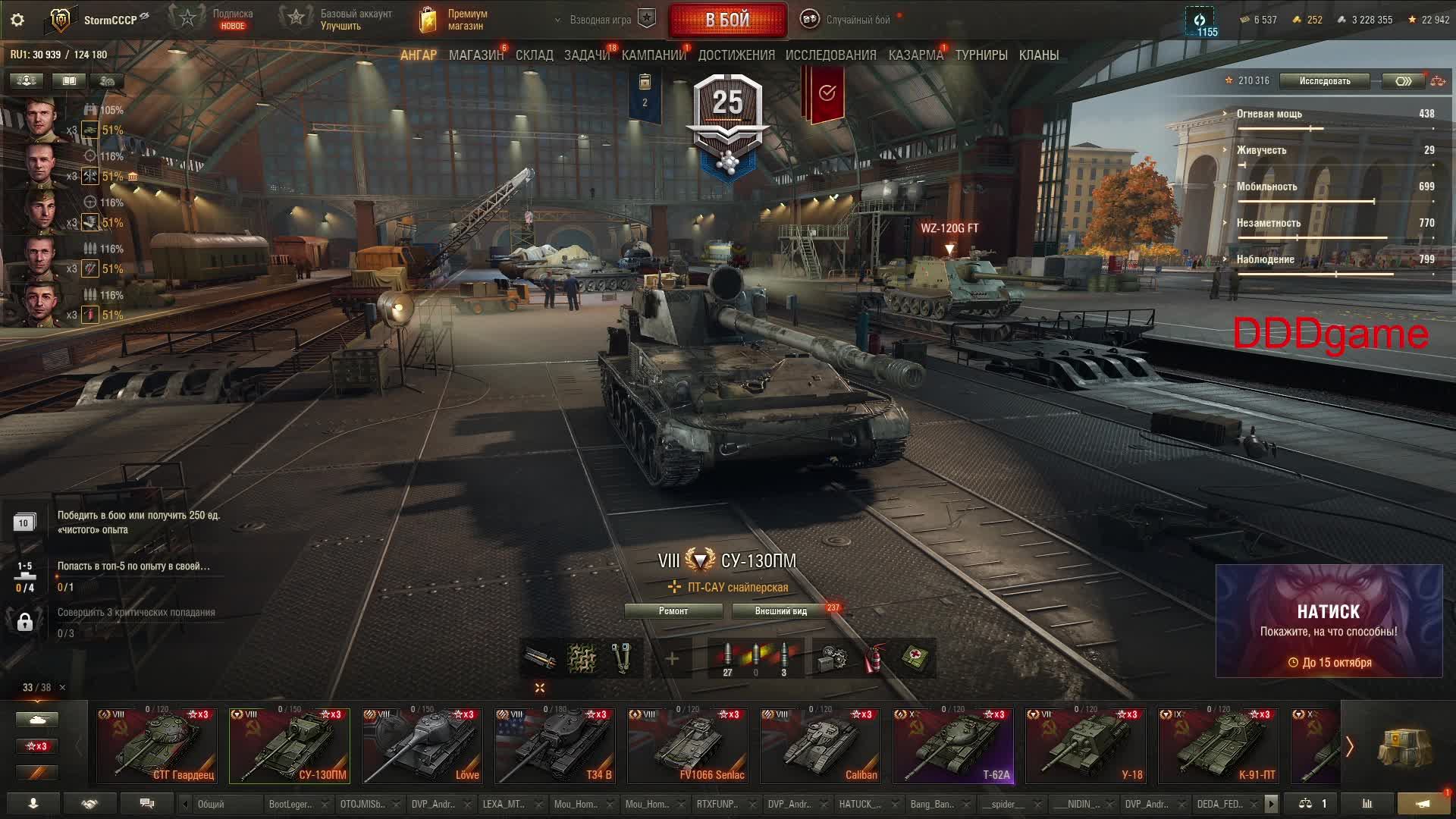This screenshot has width=1456, height=819.
Task: Open the НАТИСК event banner
Action: click(1329, 621)
